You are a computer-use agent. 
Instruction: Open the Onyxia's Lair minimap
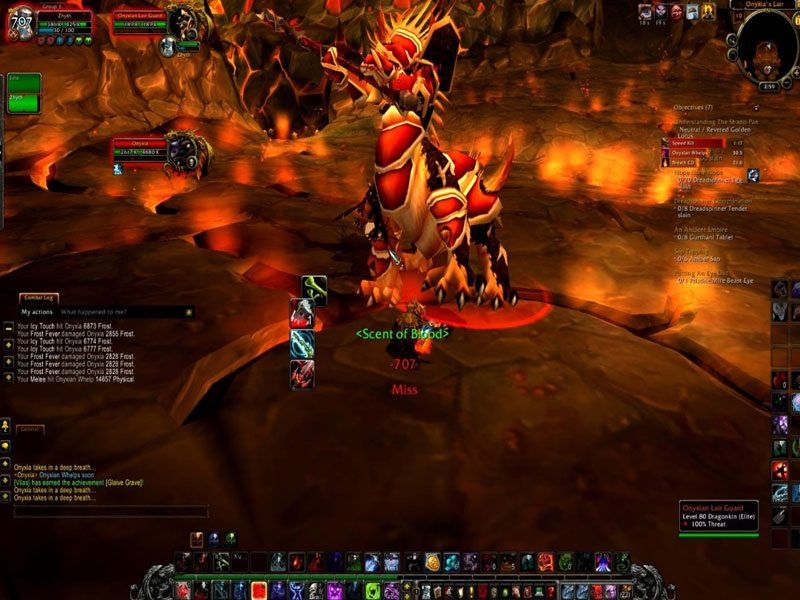pos(767,45)
